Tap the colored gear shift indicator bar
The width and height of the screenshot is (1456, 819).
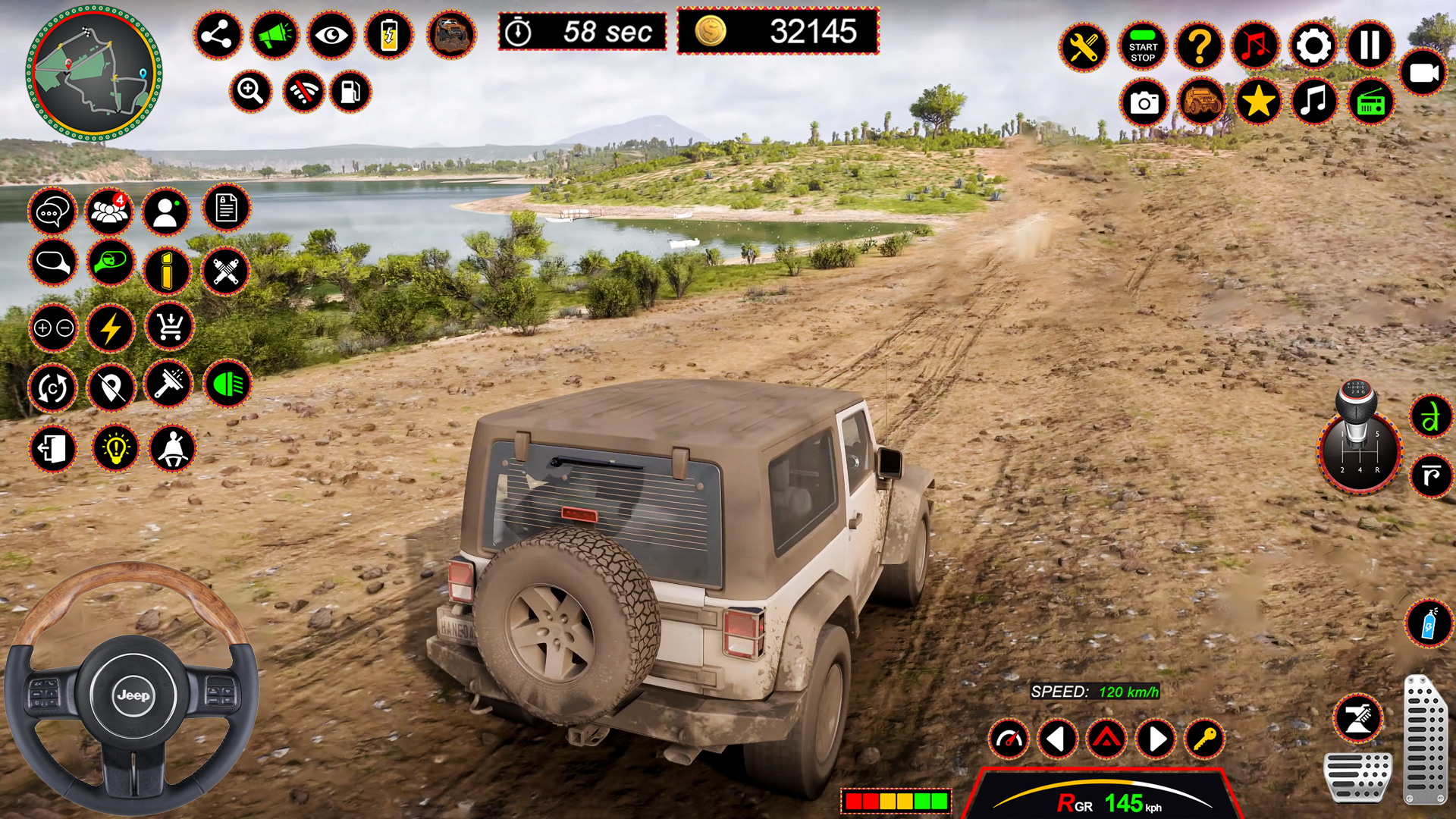[895, 800]
